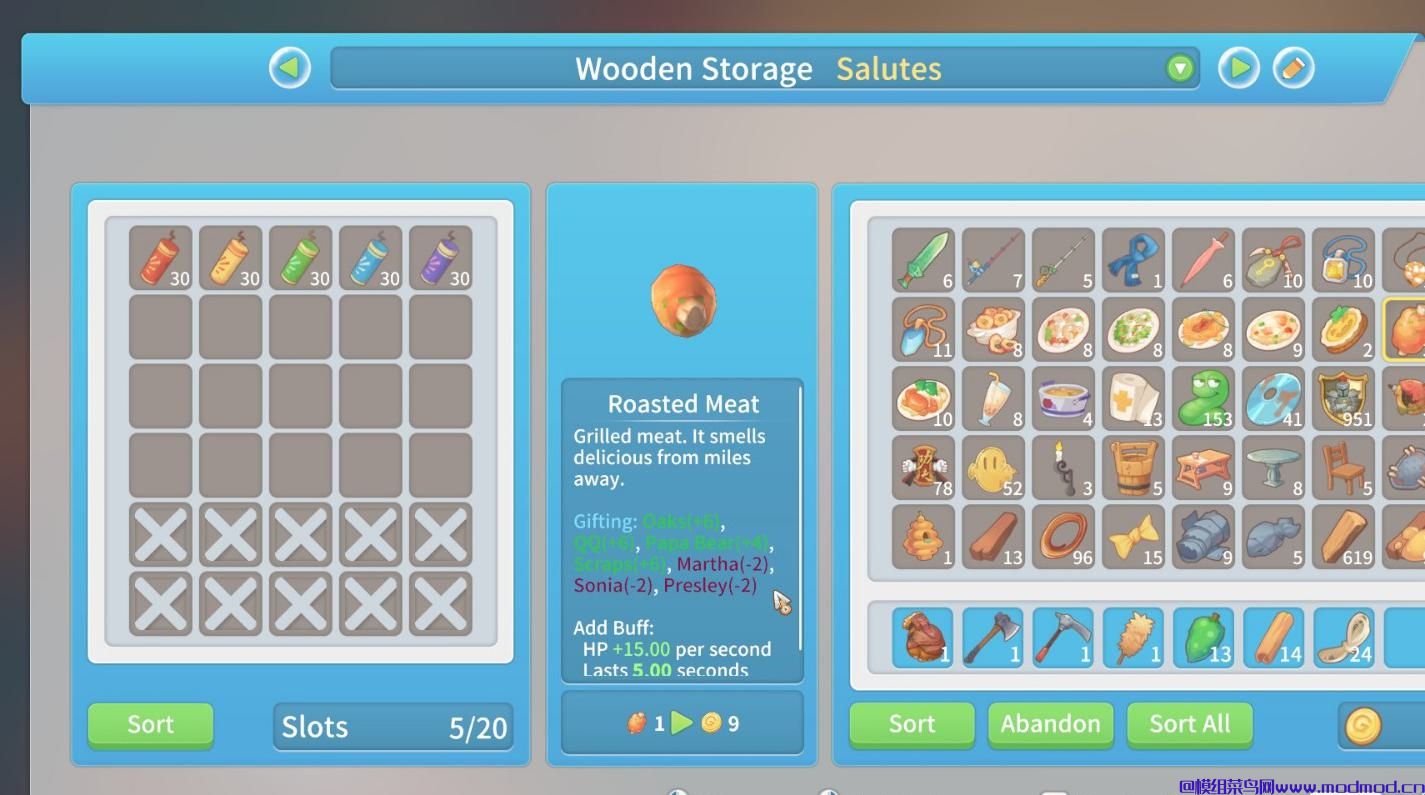Choose the yellow bow tie item

[1133, 537]
